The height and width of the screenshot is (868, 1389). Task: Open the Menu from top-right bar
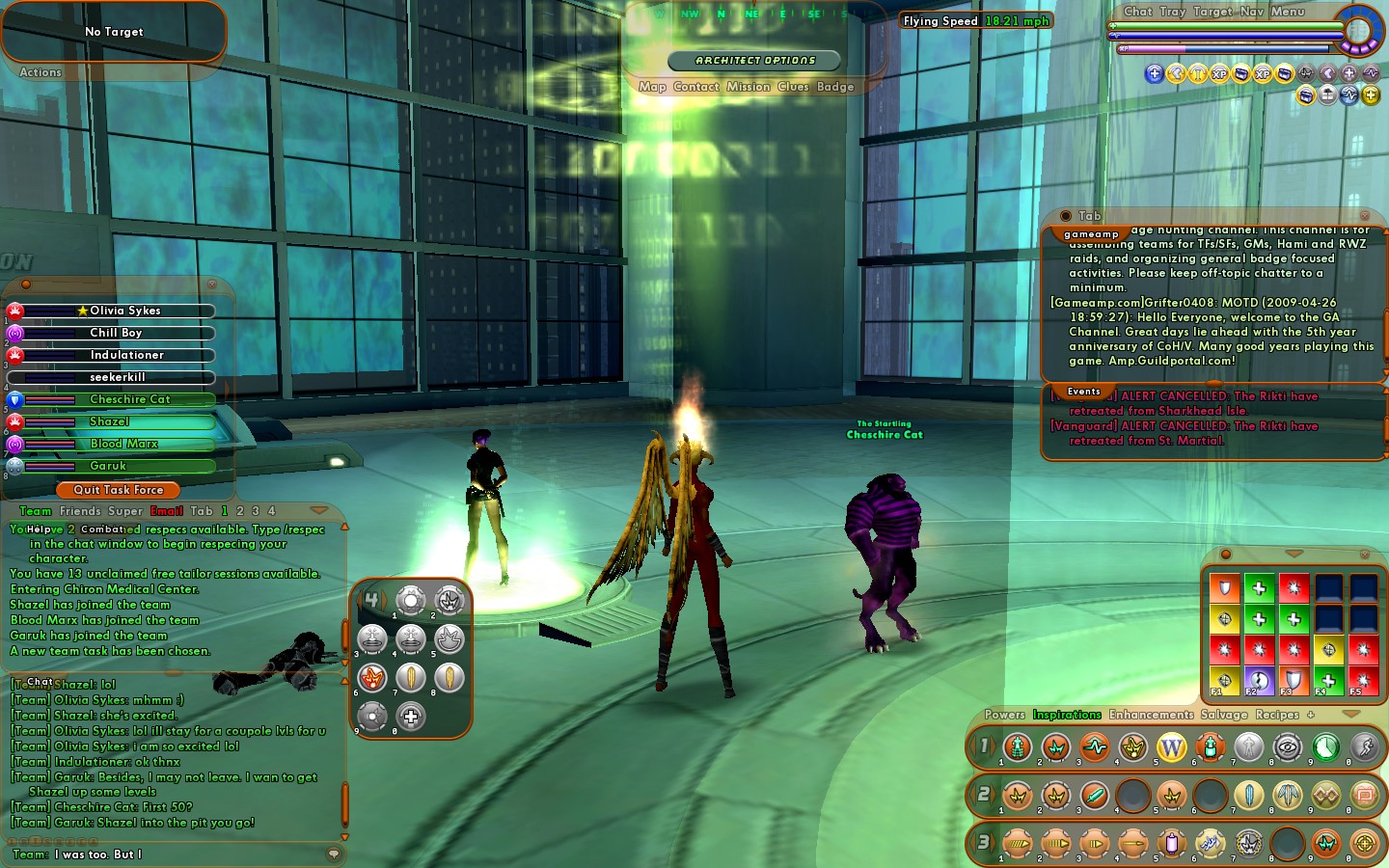coord(1288,12)
